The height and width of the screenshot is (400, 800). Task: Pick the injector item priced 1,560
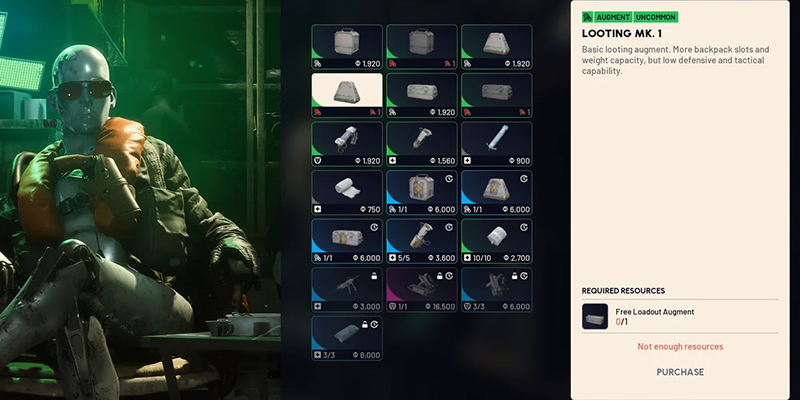tap(421, 143)
